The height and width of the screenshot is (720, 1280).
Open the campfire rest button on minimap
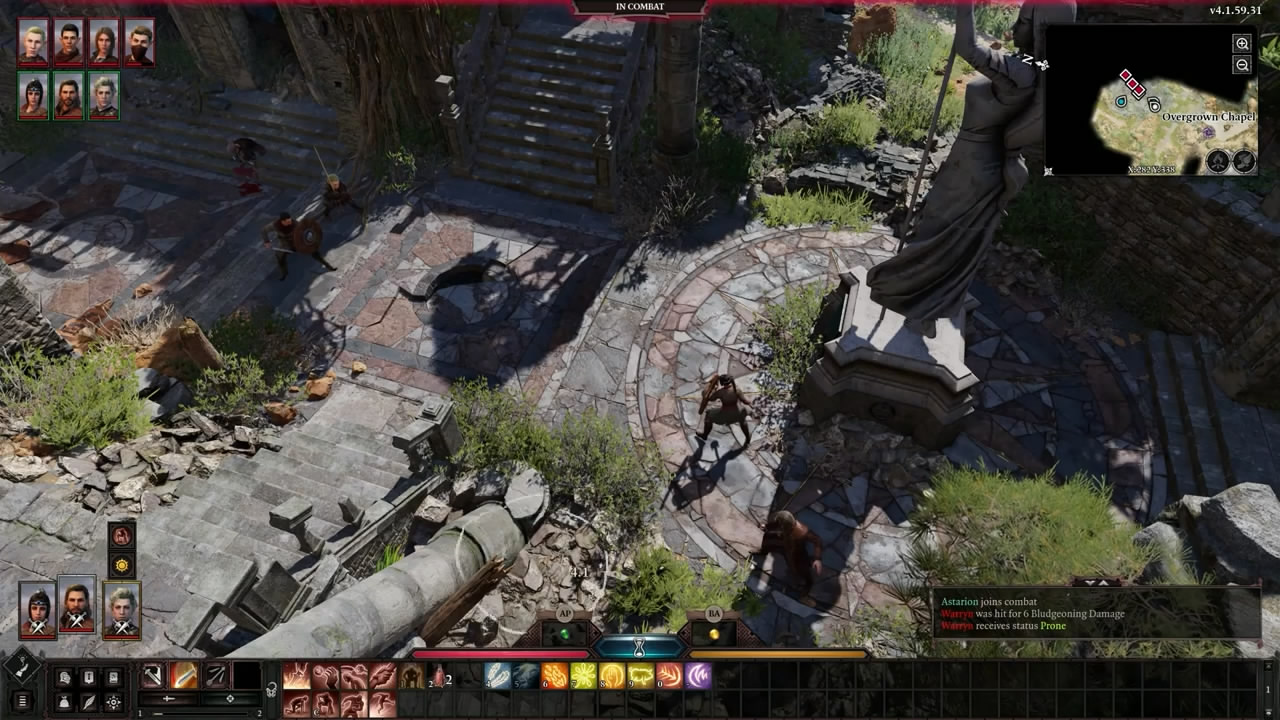1217,161
